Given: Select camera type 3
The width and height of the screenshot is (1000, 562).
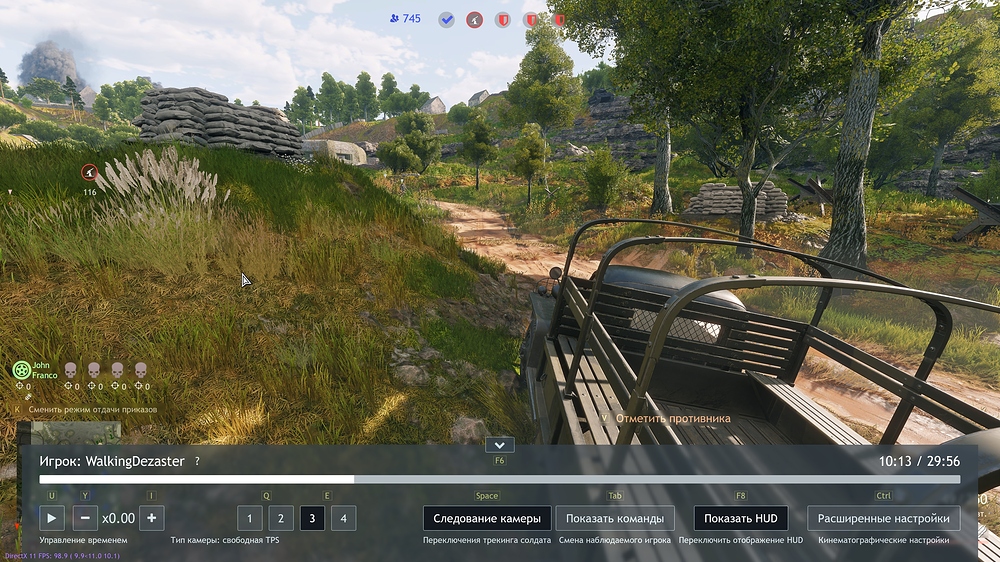Looking at the screenshot, I should (x=312, y=518).
